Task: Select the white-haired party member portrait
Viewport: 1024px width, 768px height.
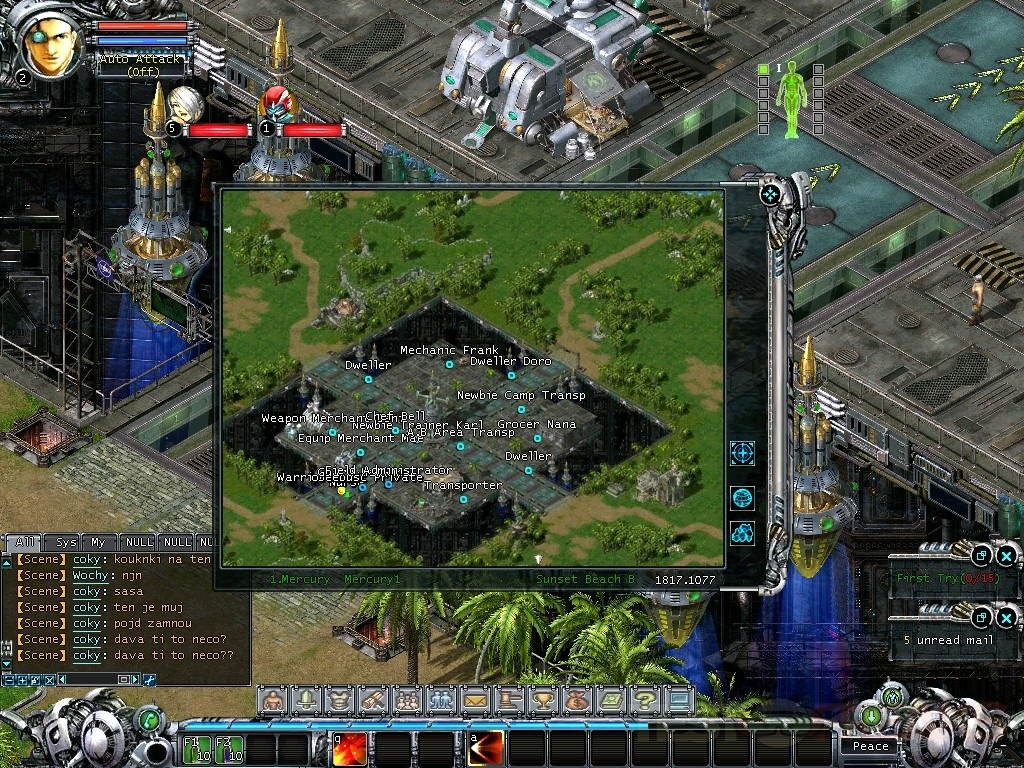Action: 187,103
